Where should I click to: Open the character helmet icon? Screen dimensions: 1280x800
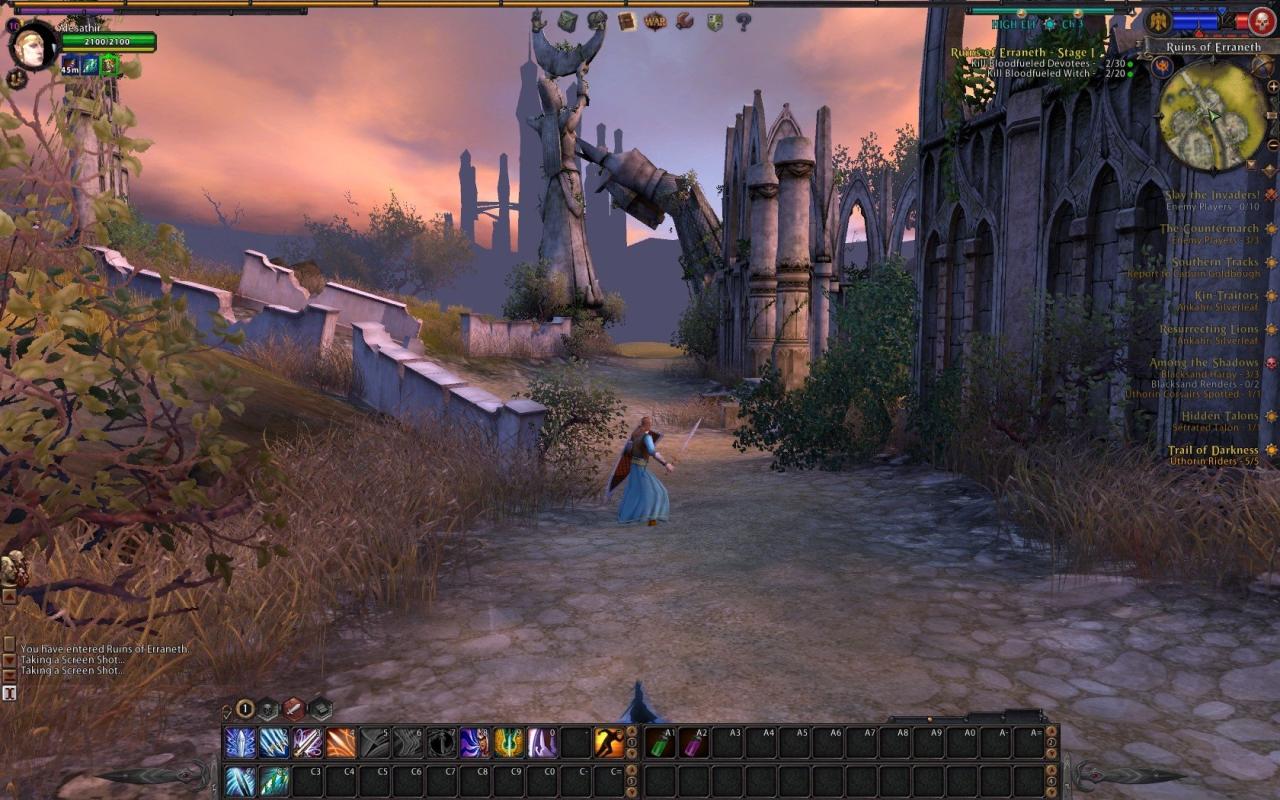click(598, 20)
